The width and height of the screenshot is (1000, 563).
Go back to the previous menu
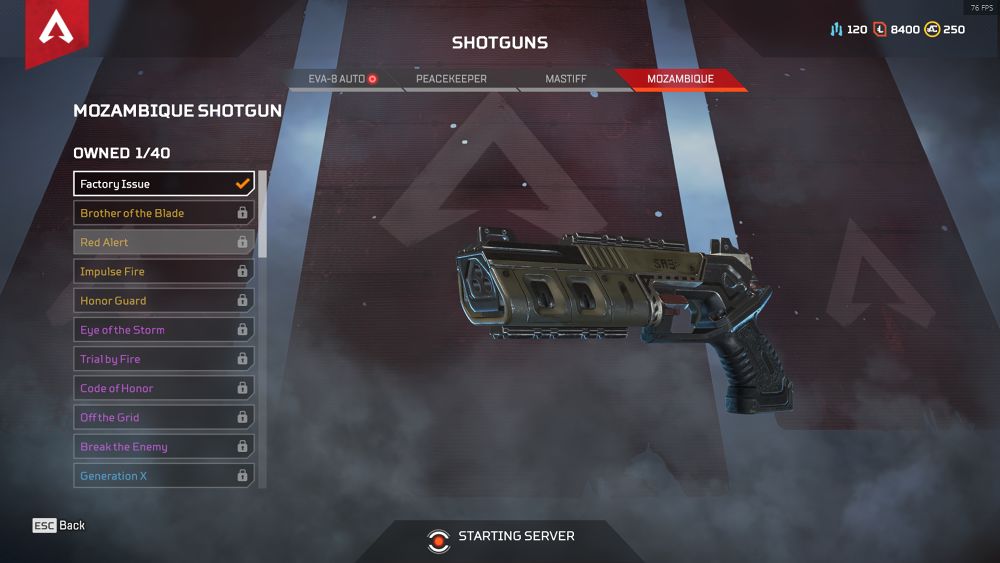click(x=59, y=526)
